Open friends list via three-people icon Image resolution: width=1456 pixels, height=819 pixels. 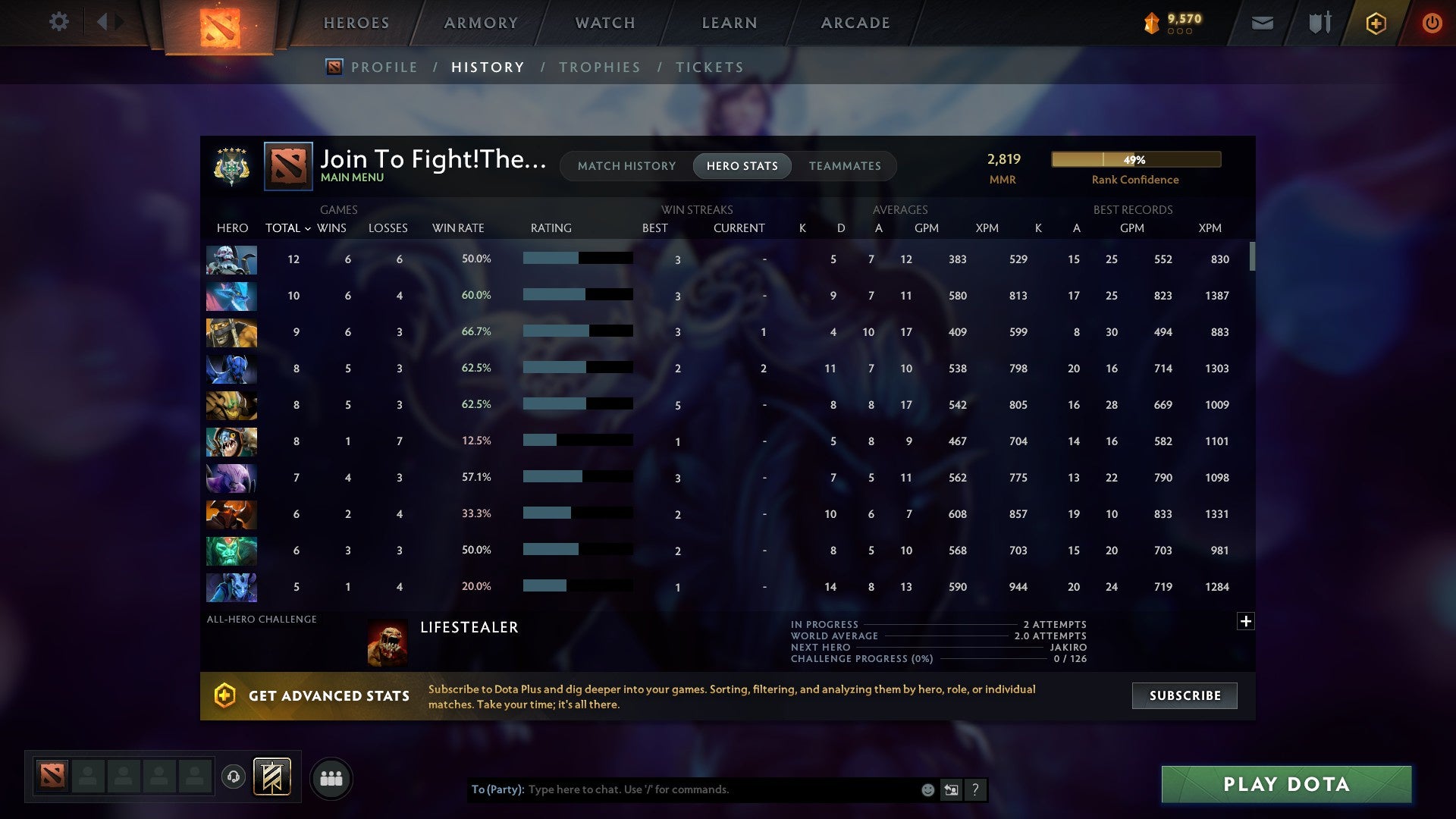click(x=331, y=777)
